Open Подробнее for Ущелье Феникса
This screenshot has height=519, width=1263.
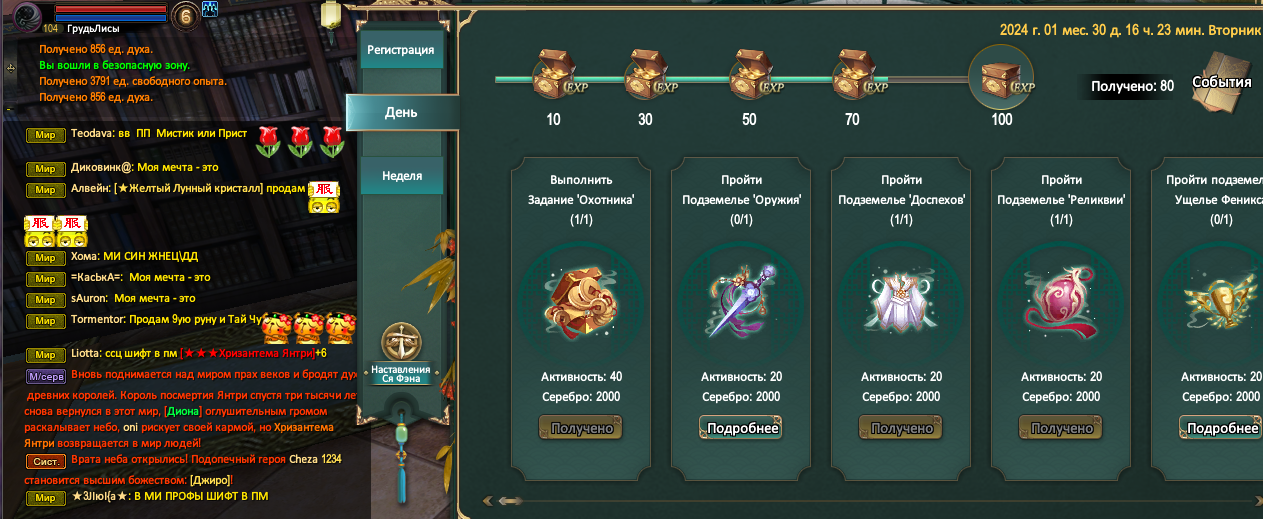tap(1221, 428)
